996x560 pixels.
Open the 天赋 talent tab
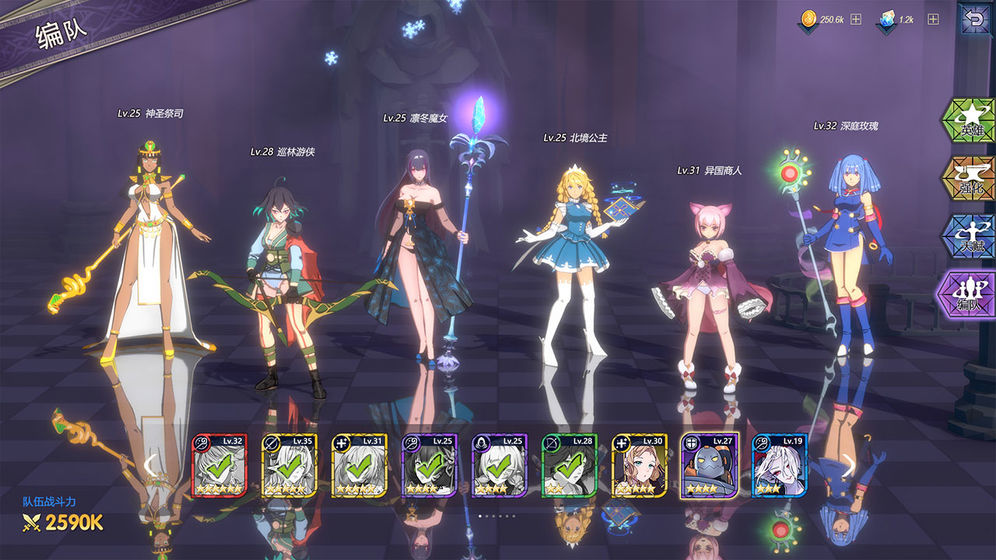(x=967, y=236)
